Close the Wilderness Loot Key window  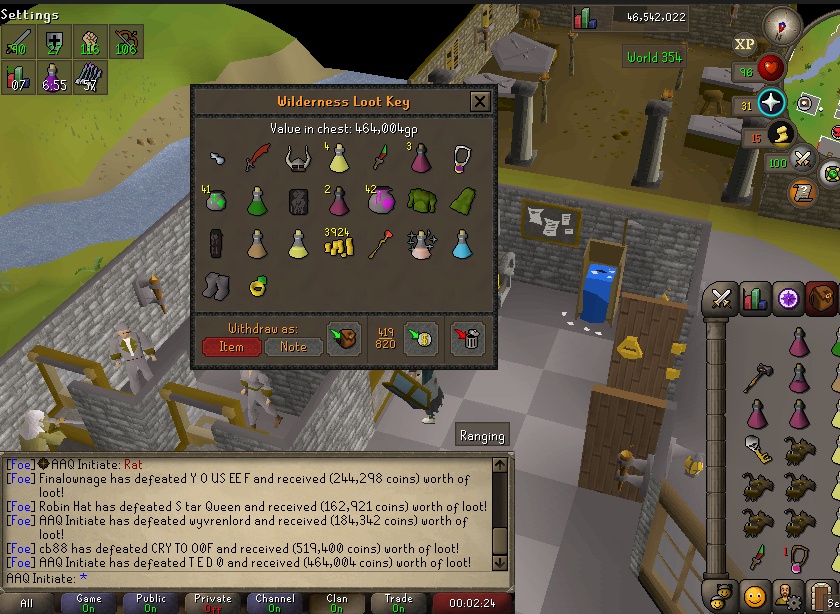(480, 101)
